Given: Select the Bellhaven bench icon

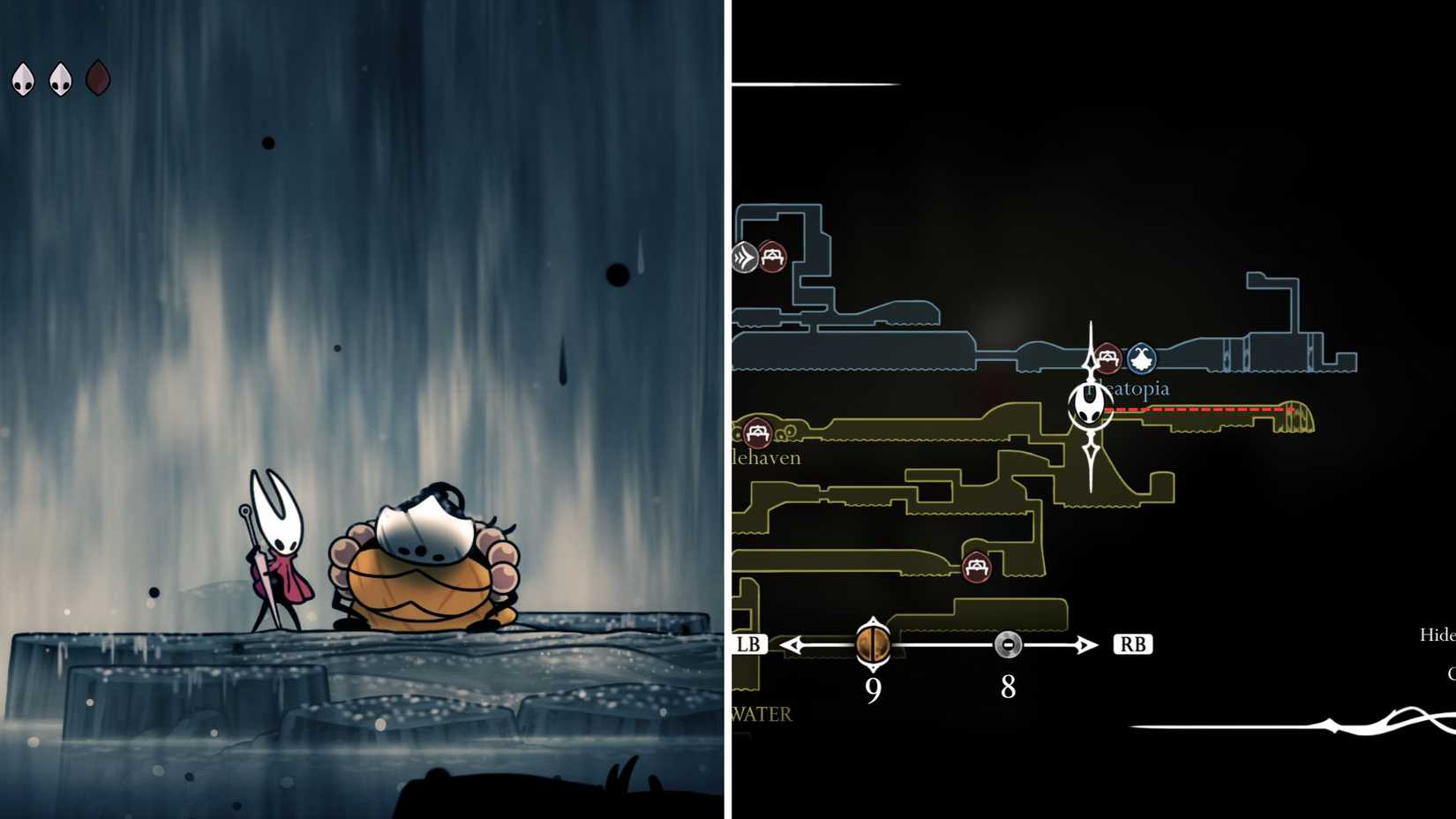Looking at the screenshot, I should click(756, 434).
